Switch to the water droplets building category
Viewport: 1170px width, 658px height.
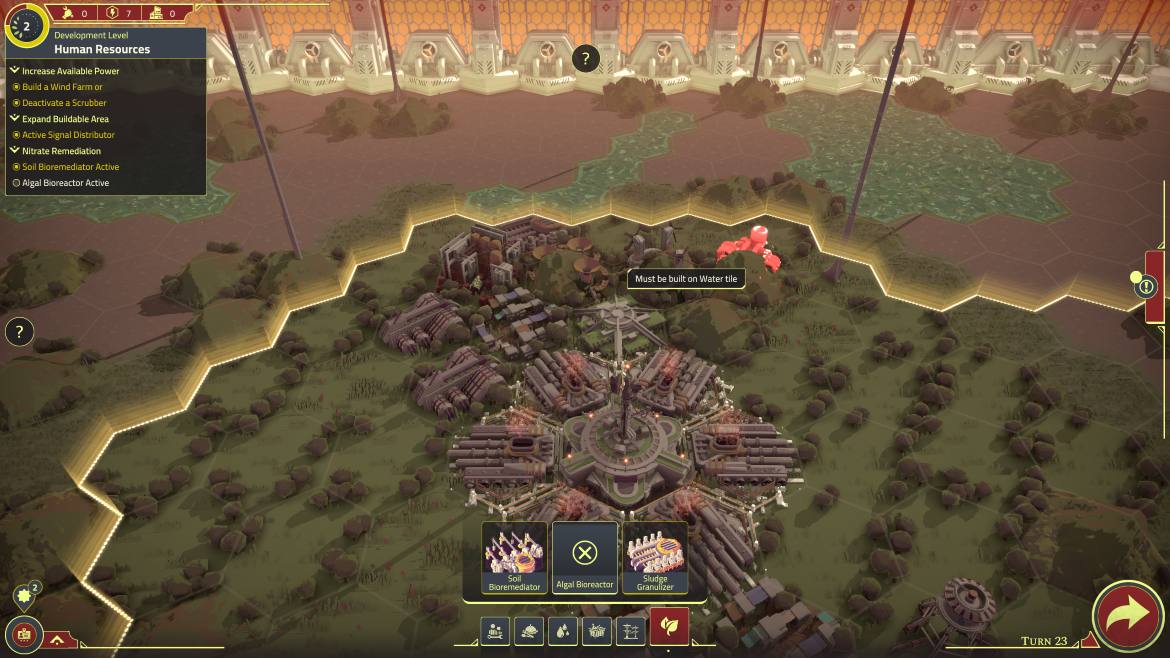coord(563,631)
